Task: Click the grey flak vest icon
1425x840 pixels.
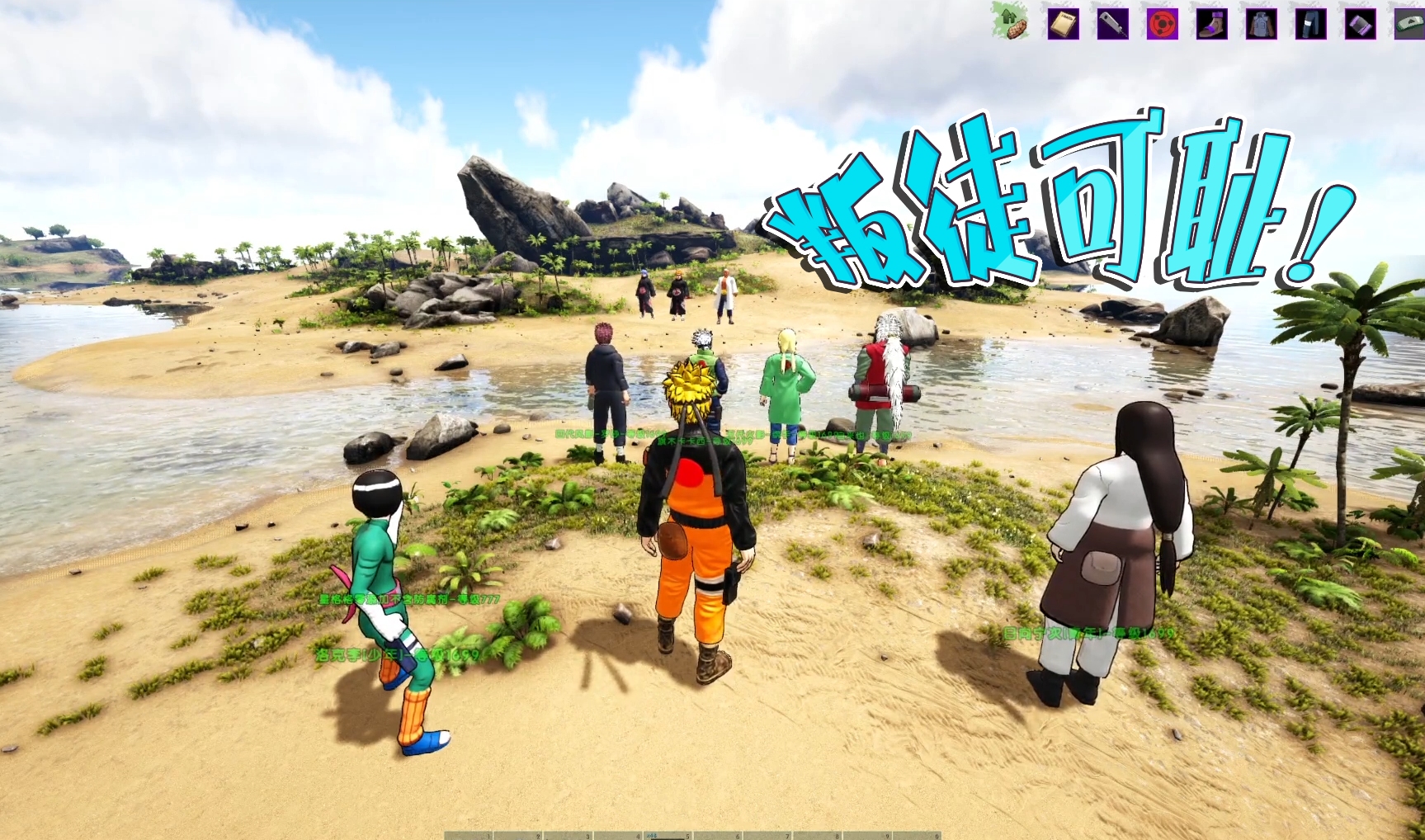Action: tap(1261, 24)
